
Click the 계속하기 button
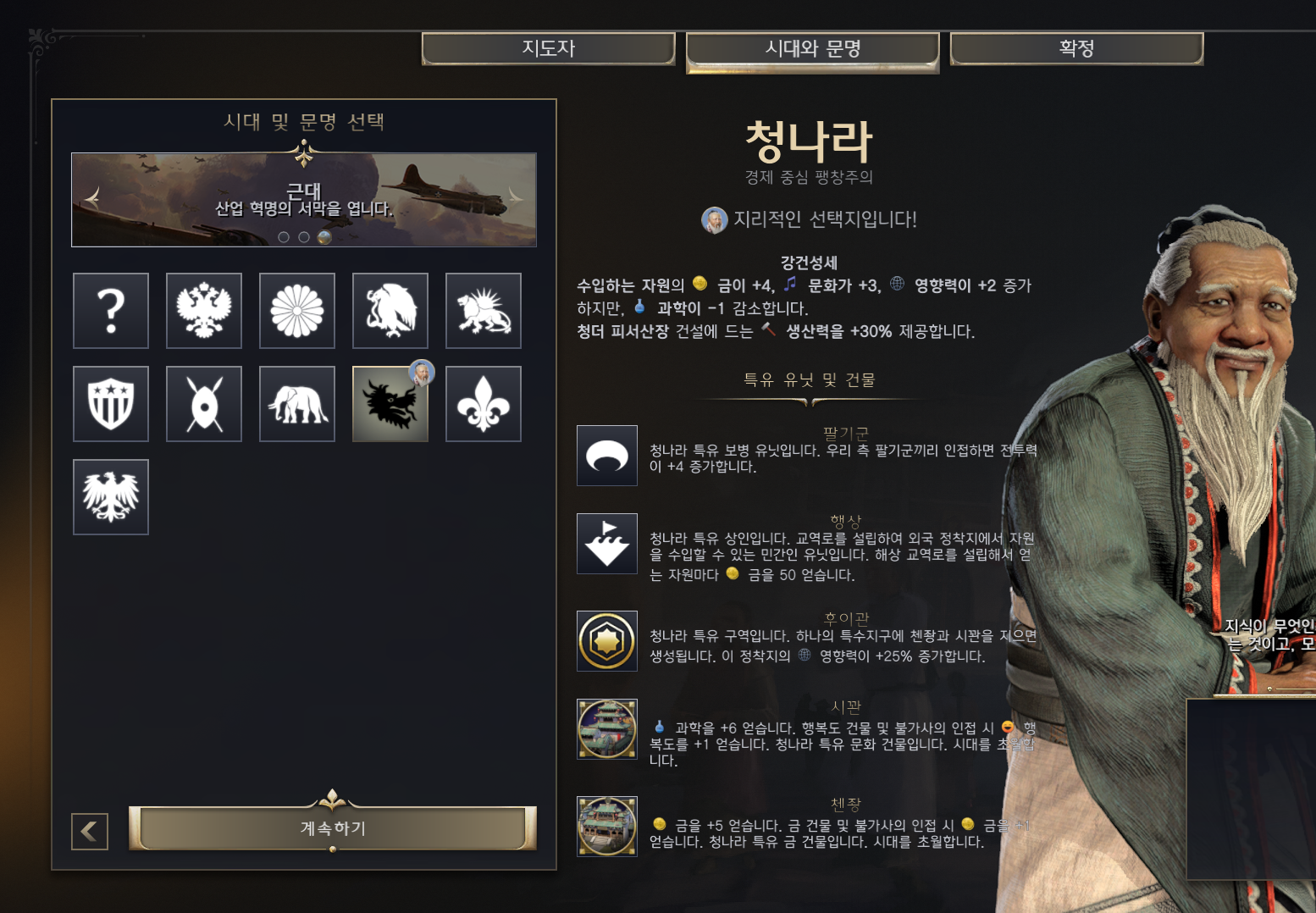click(x=333, y=827)
